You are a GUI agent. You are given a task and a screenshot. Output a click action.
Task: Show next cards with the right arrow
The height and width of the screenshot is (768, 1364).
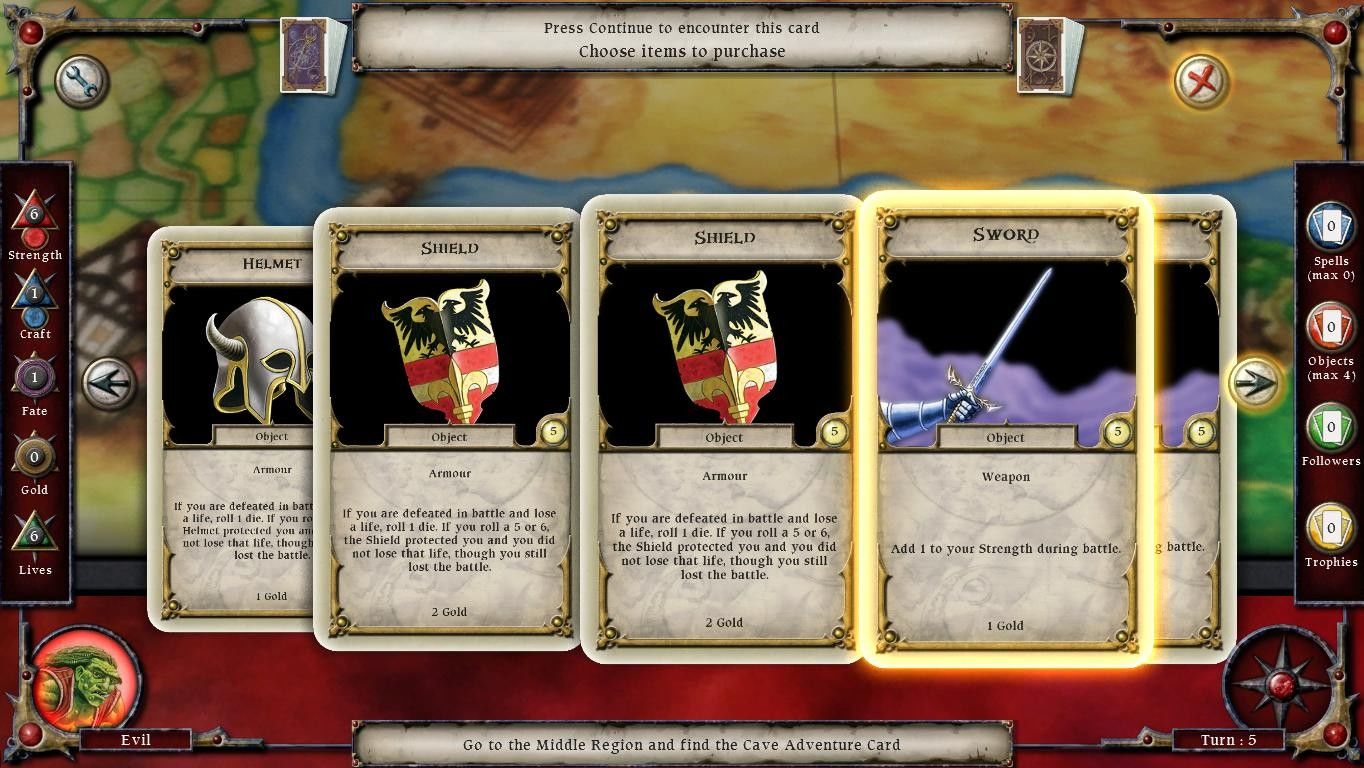1256,382
